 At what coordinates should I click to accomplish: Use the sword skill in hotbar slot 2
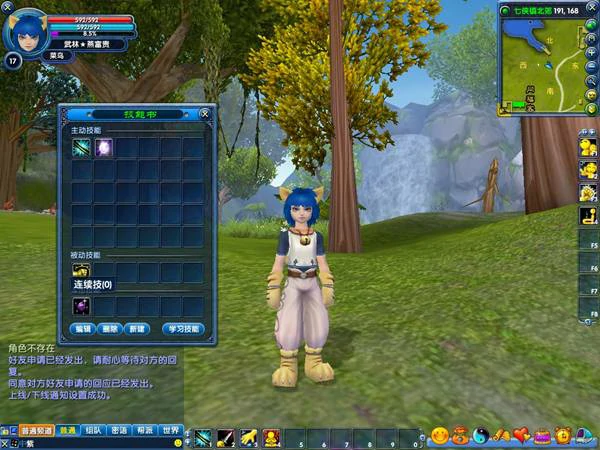click(x=226, y=438)
